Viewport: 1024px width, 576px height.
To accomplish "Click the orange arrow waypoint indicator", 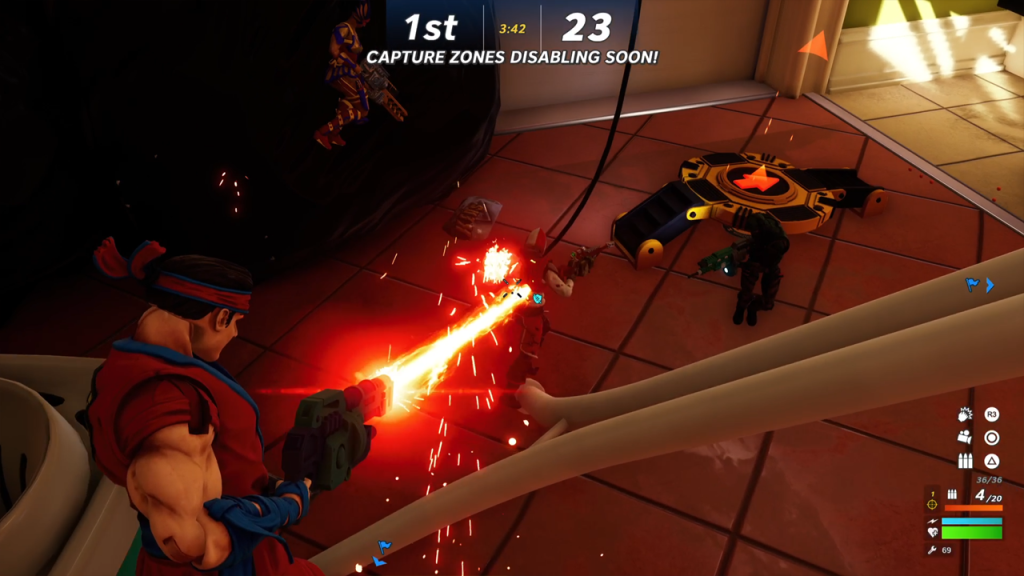I will coord(814,45).
